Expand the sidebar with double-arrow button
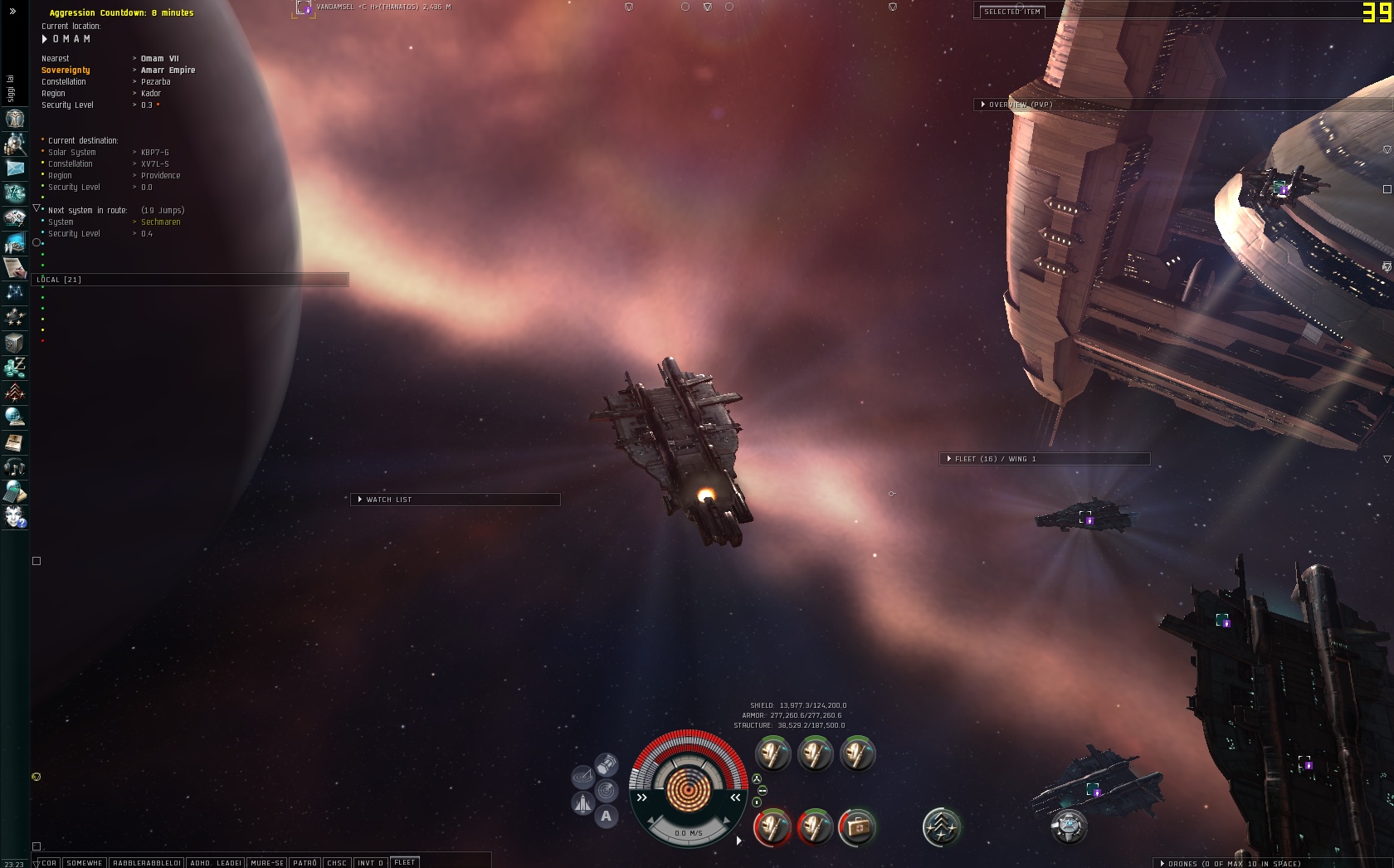 click(12, 12)
